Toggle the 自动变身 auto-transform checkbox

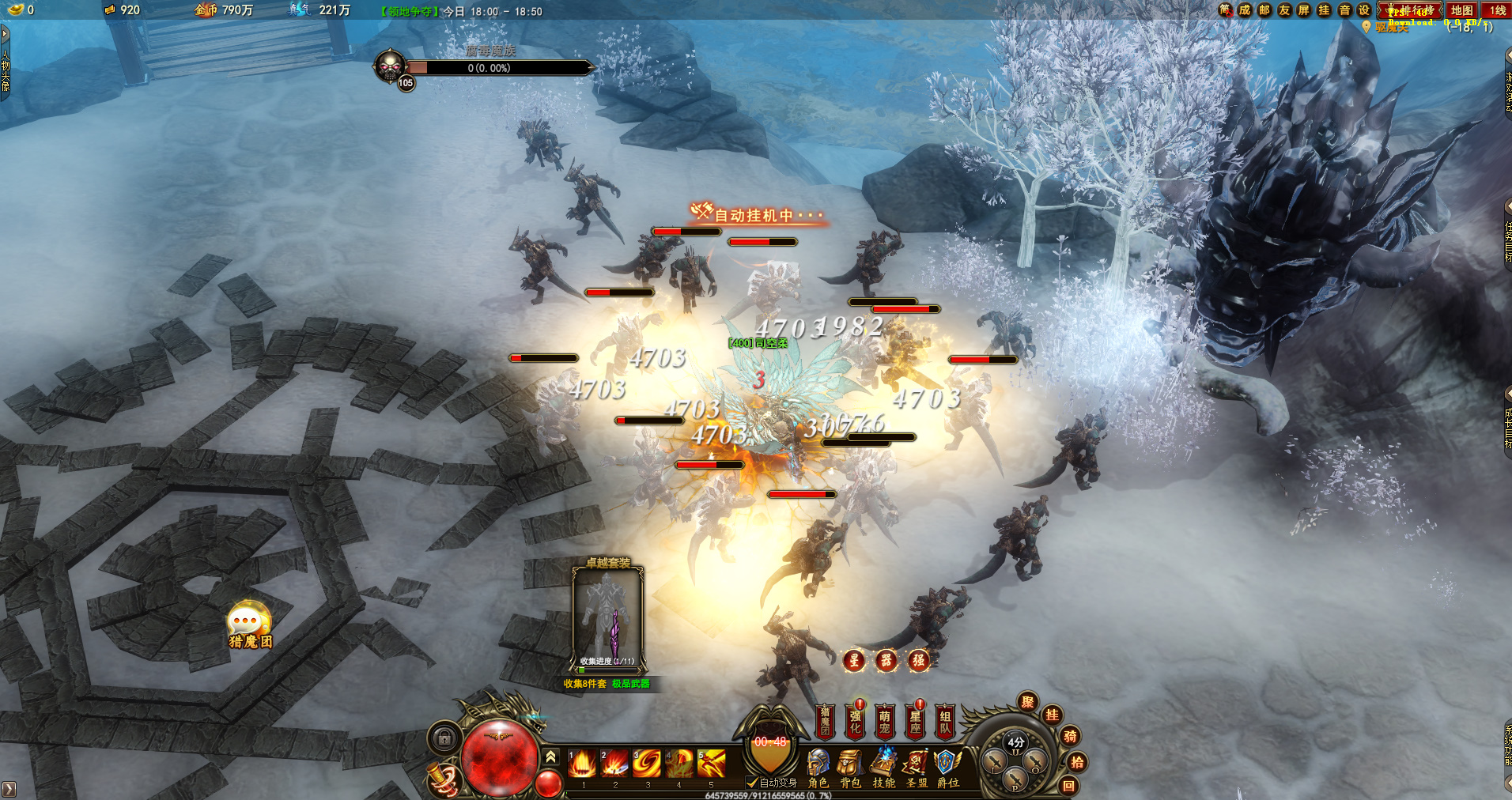(752, 783)
